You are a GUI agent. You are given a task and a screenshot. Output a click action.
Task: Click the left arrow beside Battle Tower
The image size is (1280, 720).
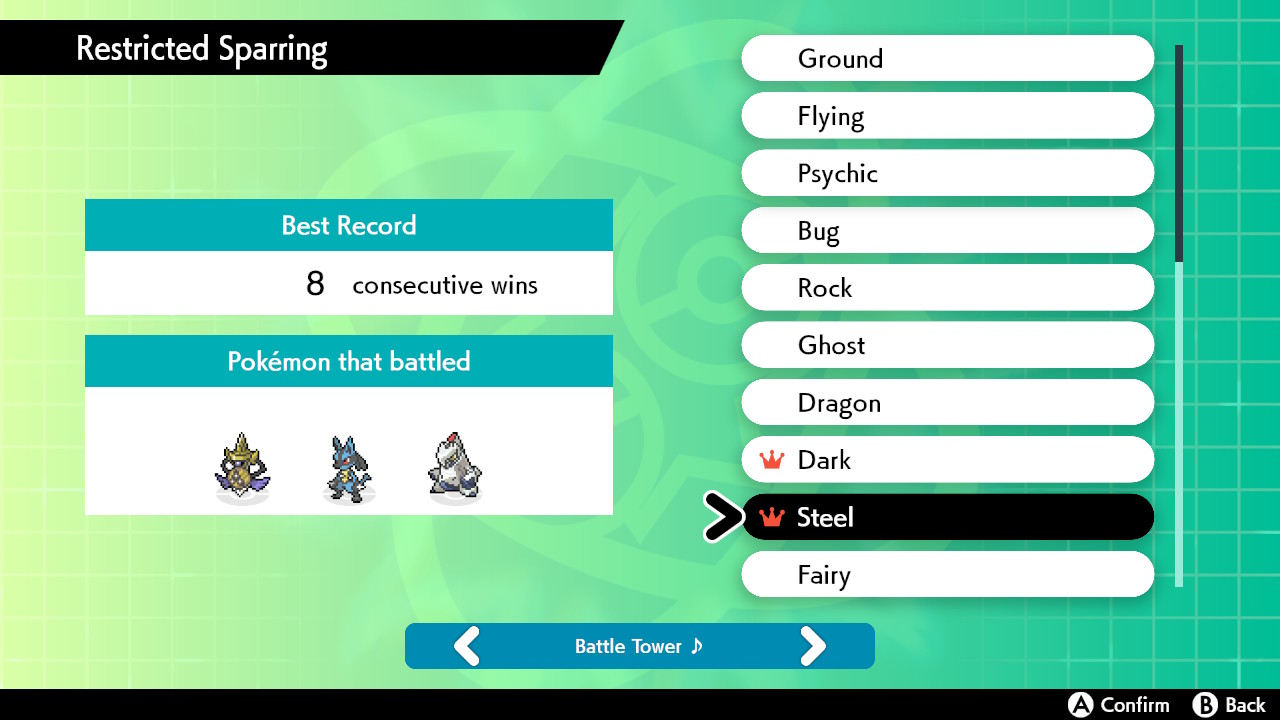click(467, 646)
